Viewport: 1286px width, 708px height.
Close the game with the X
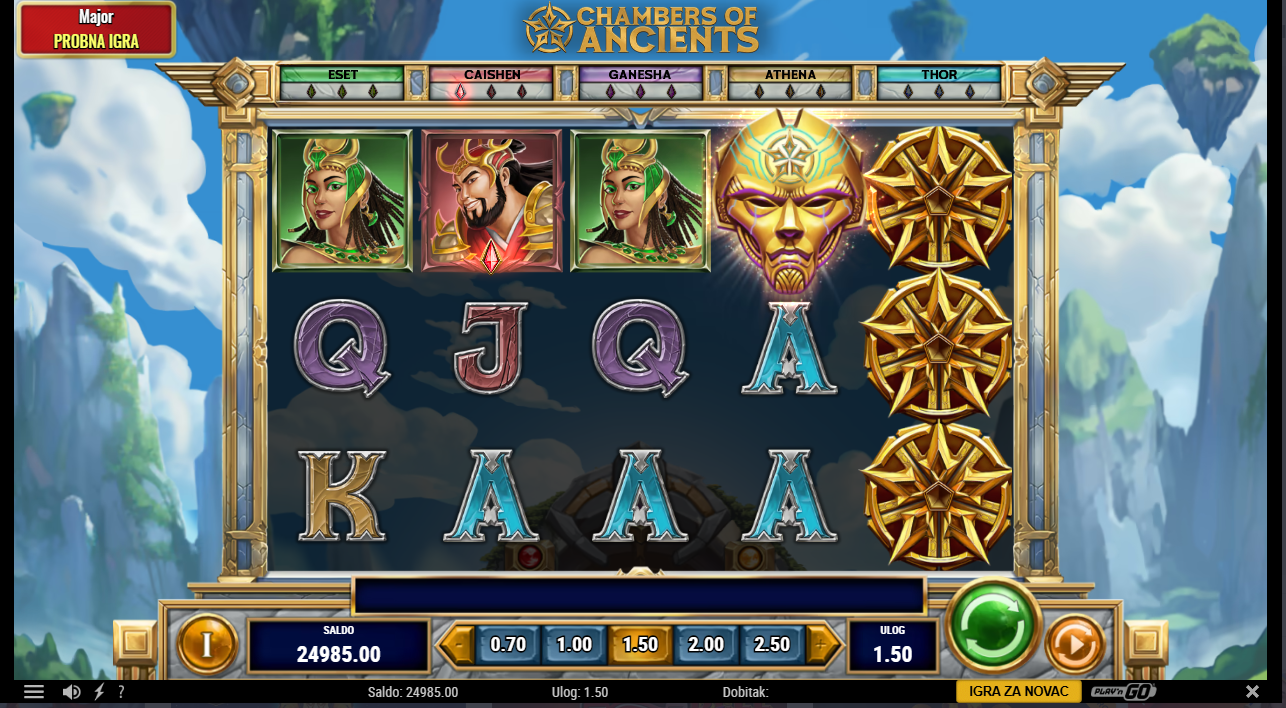[1252, 692]
